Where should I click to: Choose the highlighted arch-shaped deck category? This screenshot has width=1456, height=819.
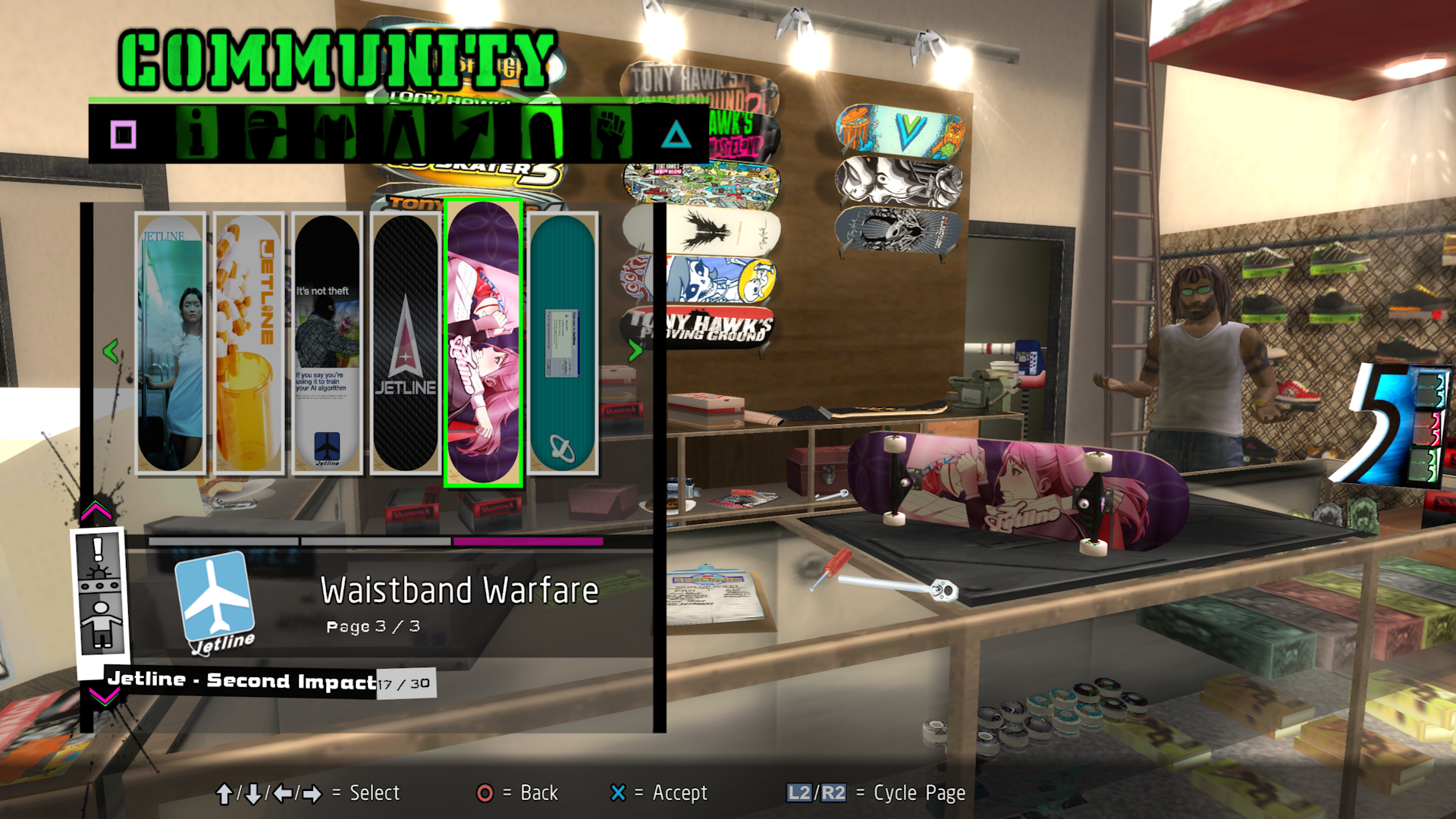pos(542,133)
